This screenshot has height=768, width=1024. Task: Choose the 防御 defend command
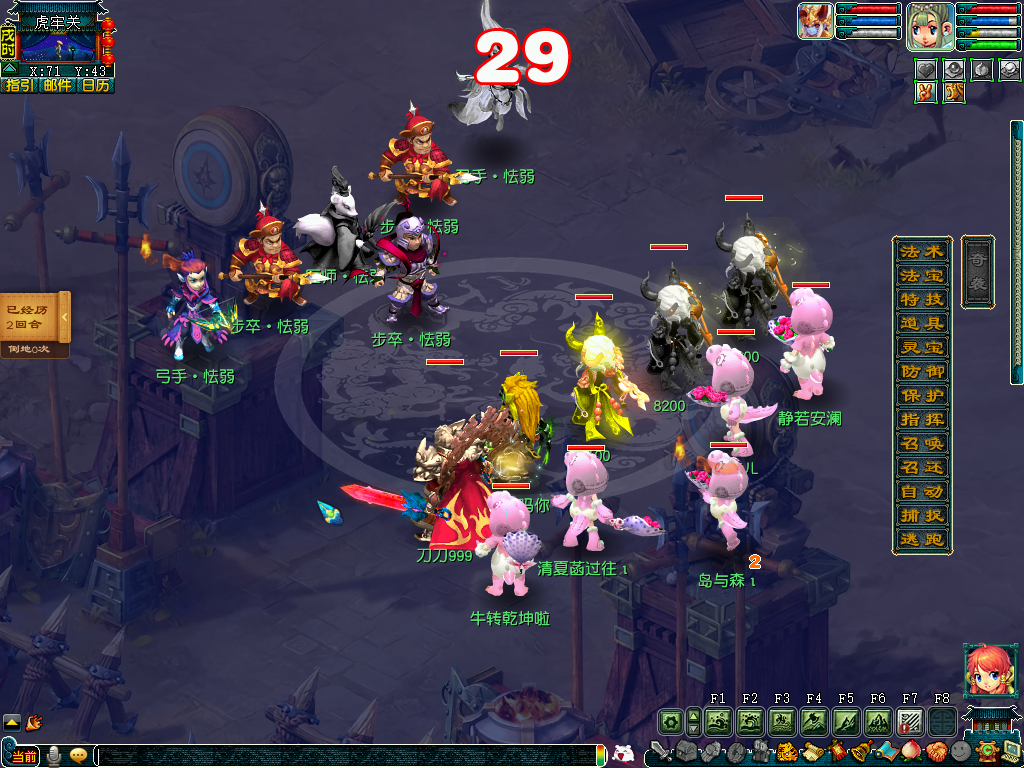(921, 371)
